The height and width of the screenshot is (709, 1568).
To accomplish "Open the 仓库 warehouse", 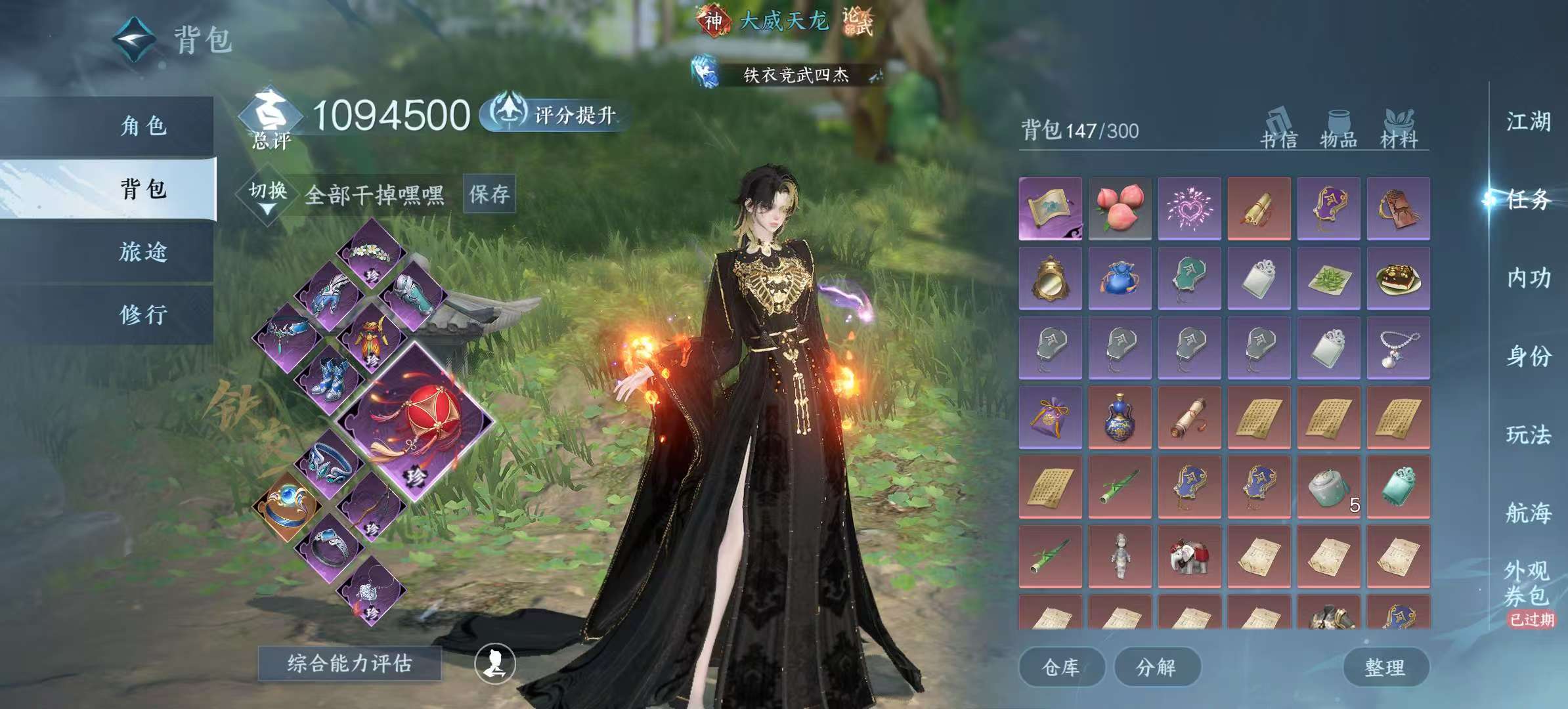I will [1060, 668].
